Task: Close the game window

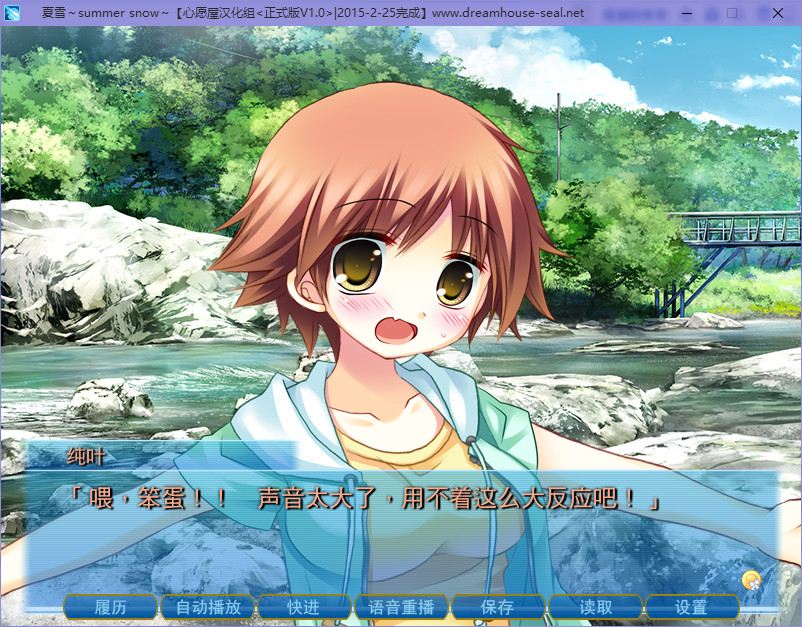Action: pos(777,13)
